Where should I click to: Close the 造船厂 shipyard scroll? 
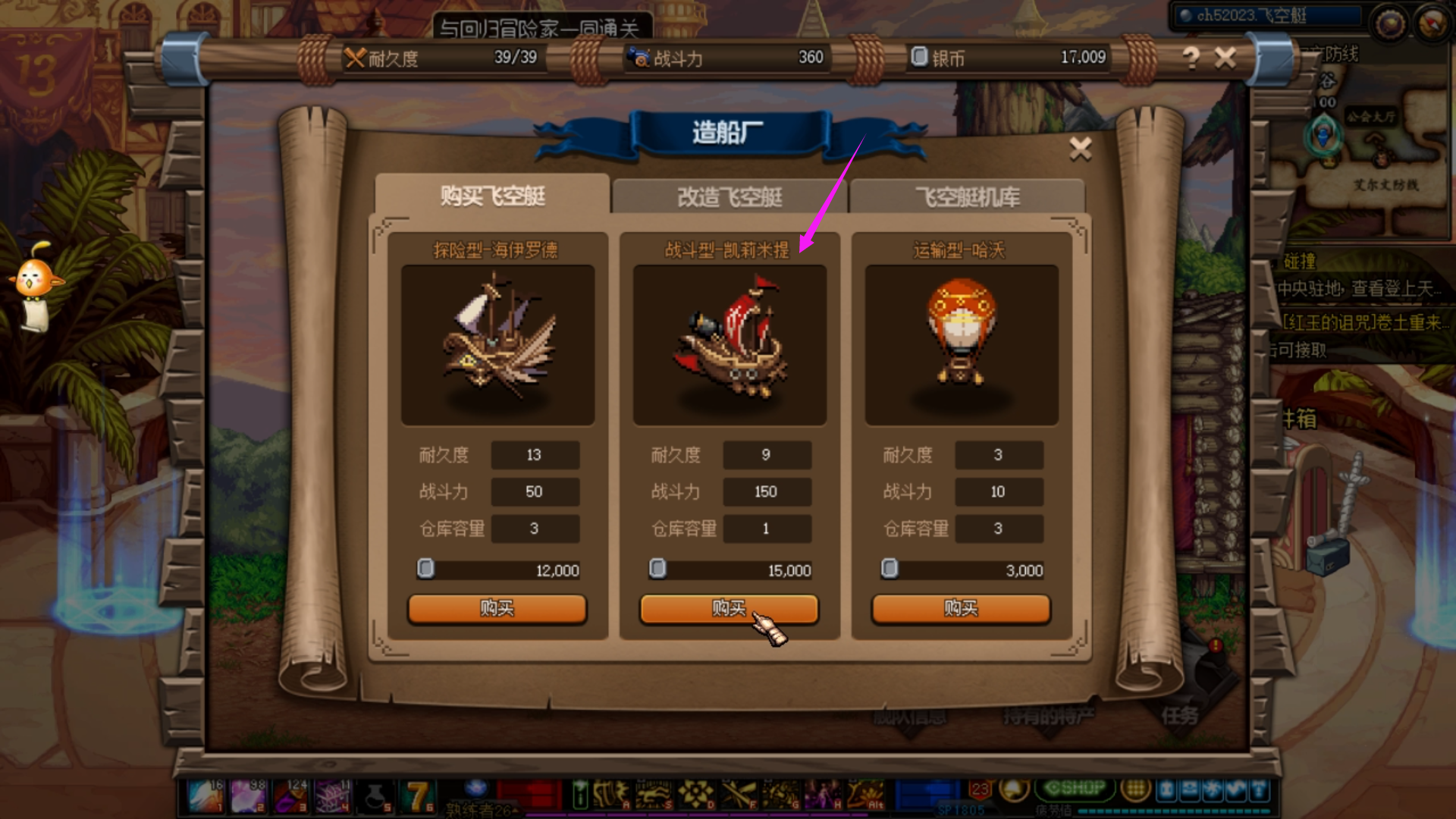1081,149
